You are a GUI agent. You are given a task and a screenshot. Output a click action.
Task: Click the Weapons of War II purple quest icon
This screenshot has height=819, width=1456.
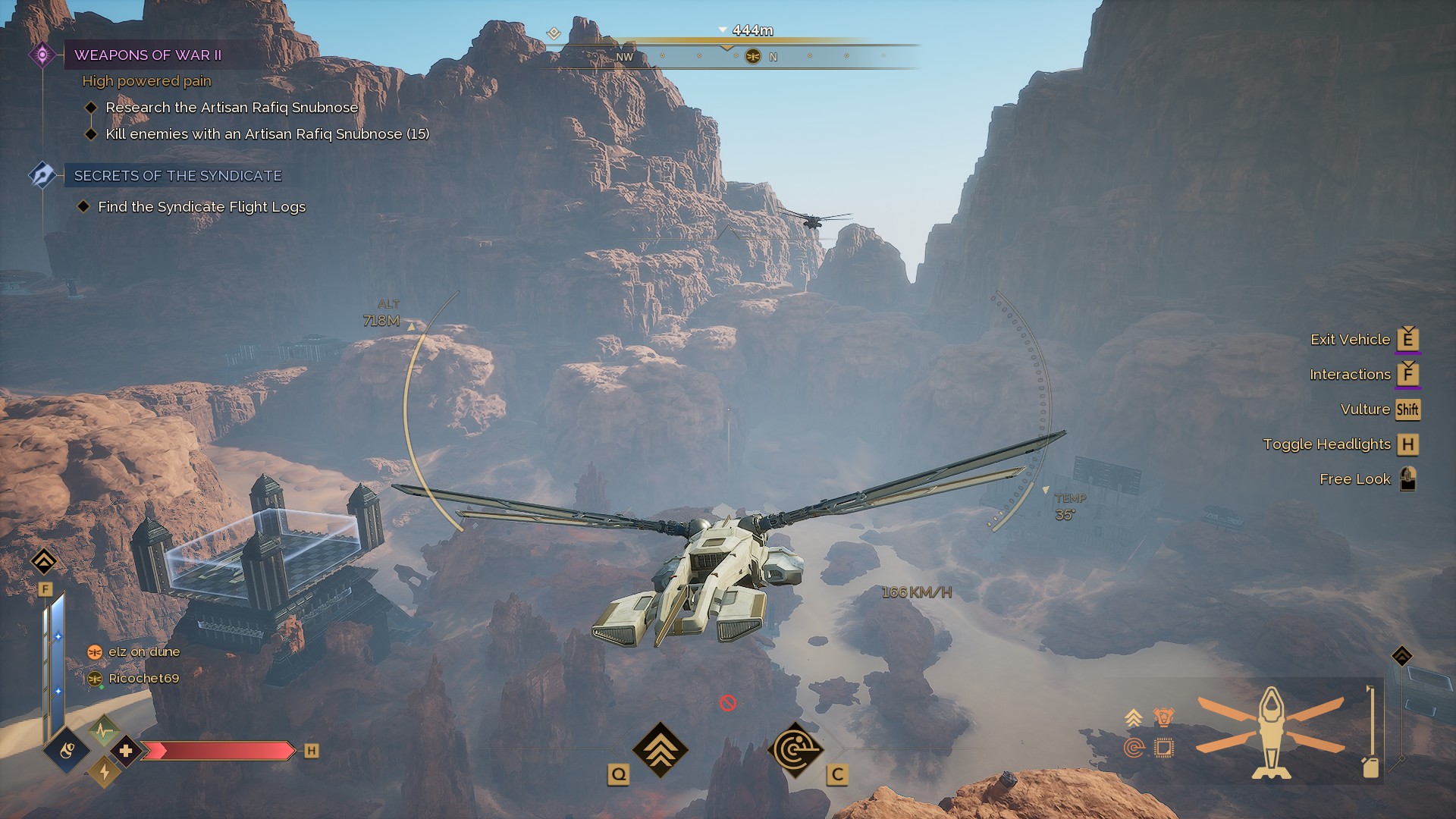pos(42,55)
